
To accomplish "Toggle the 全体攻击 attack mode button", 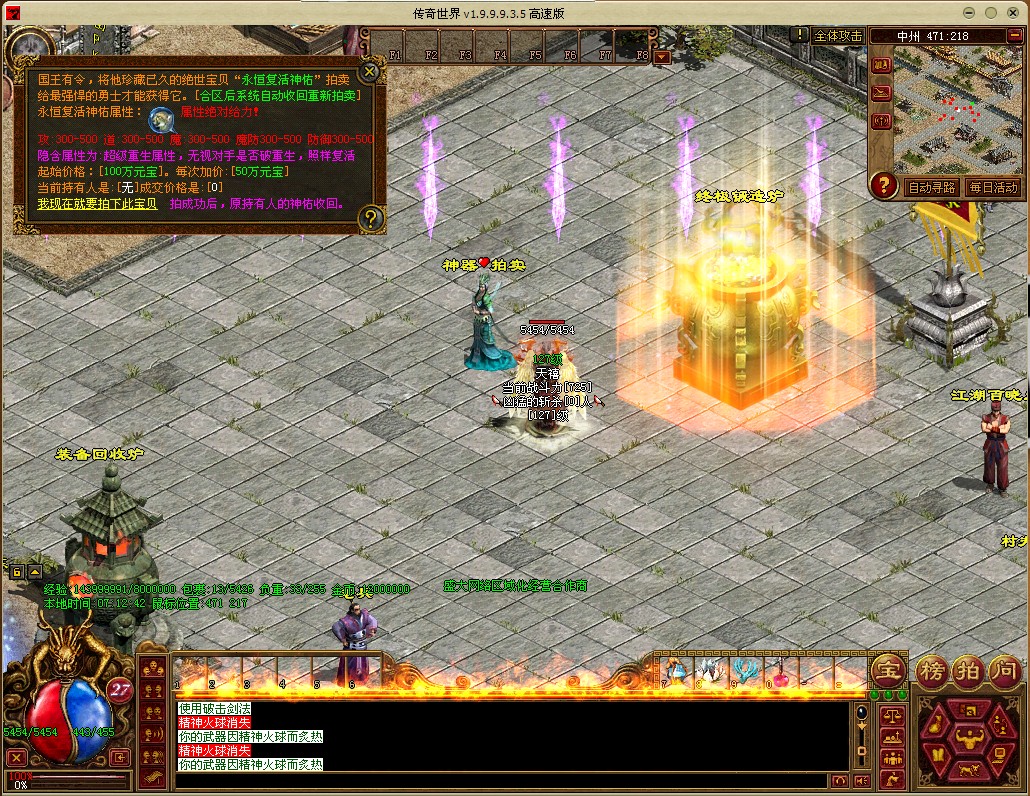I will [x=838, y=35].
